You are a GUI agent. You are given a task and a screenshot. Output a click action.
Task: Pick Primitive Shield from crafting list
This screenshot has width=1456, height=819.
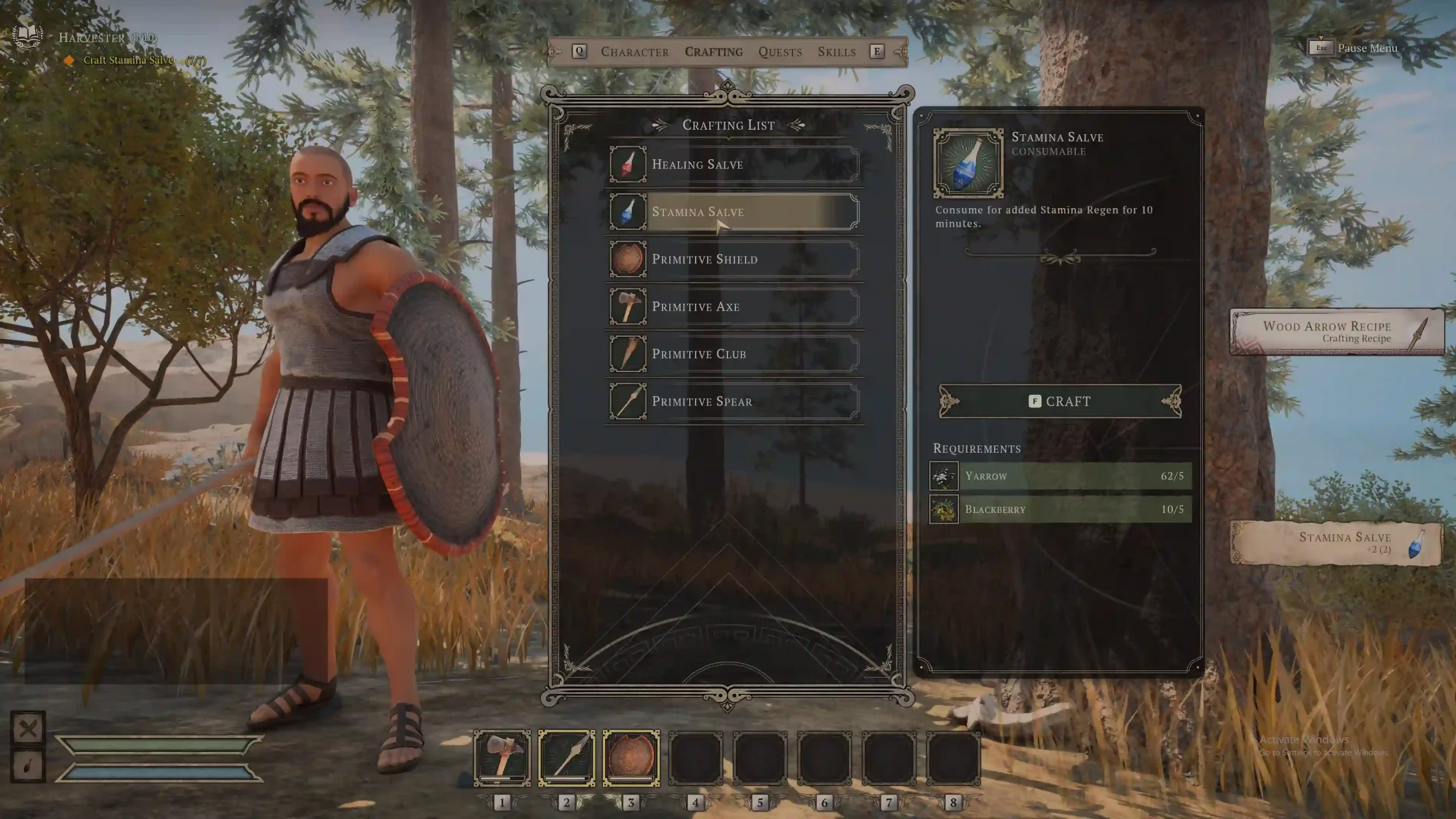734,259
